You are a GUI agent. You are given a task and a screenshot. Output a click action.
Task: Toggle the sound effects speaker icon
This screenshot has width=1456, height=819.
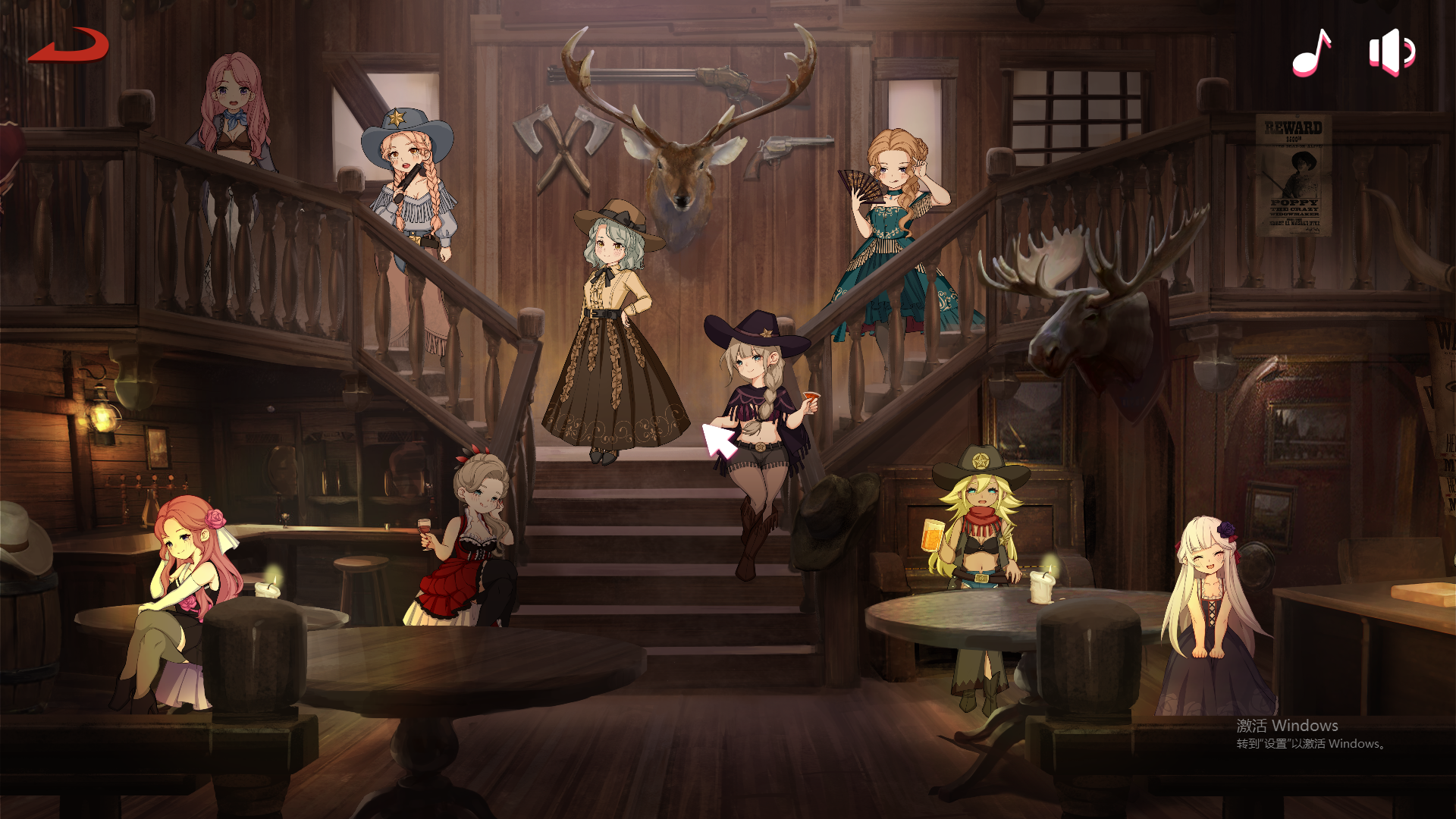1392,52
